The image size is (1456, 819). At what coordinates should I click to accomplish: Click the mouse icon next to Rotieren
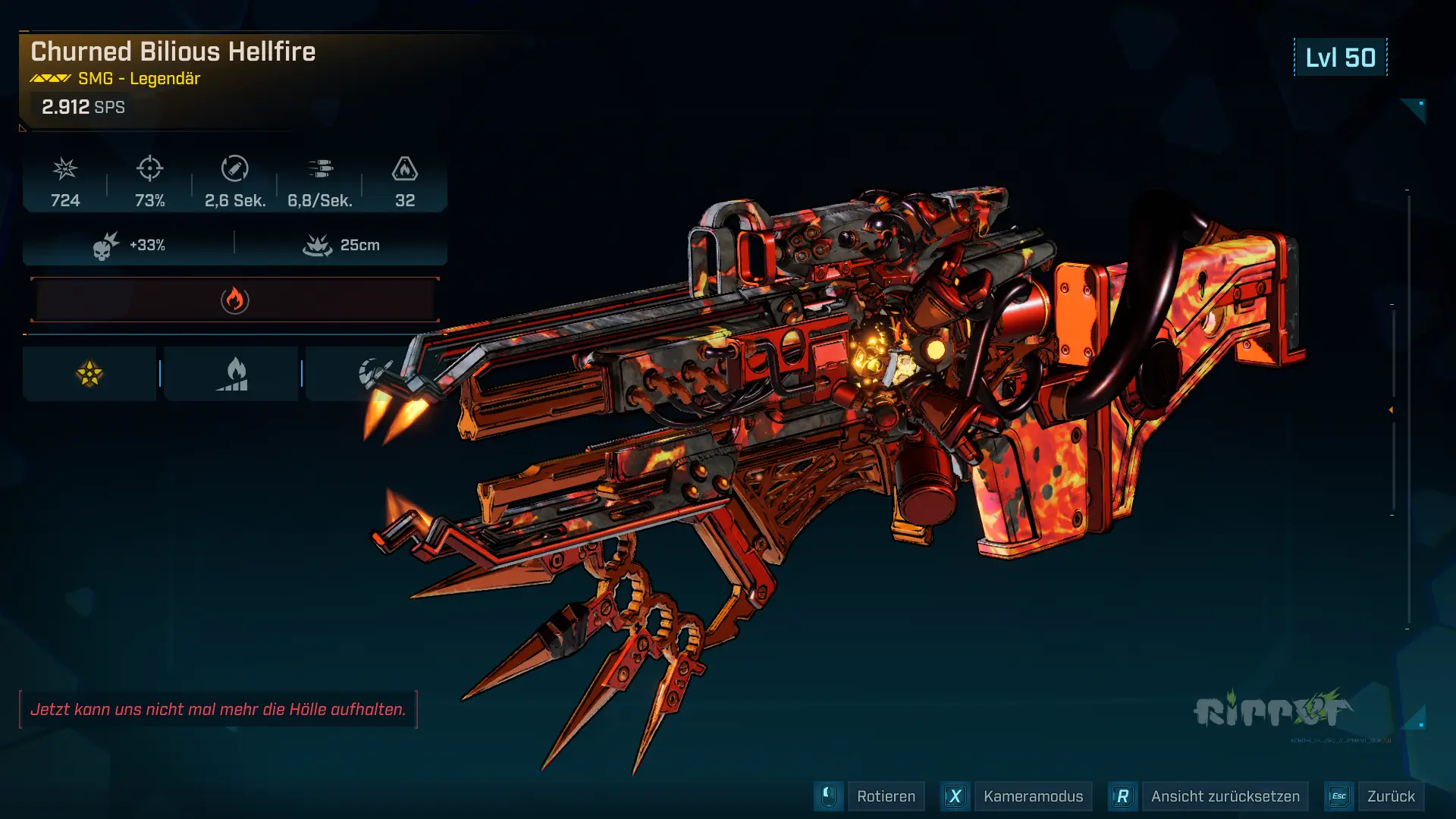click(829, 796)
